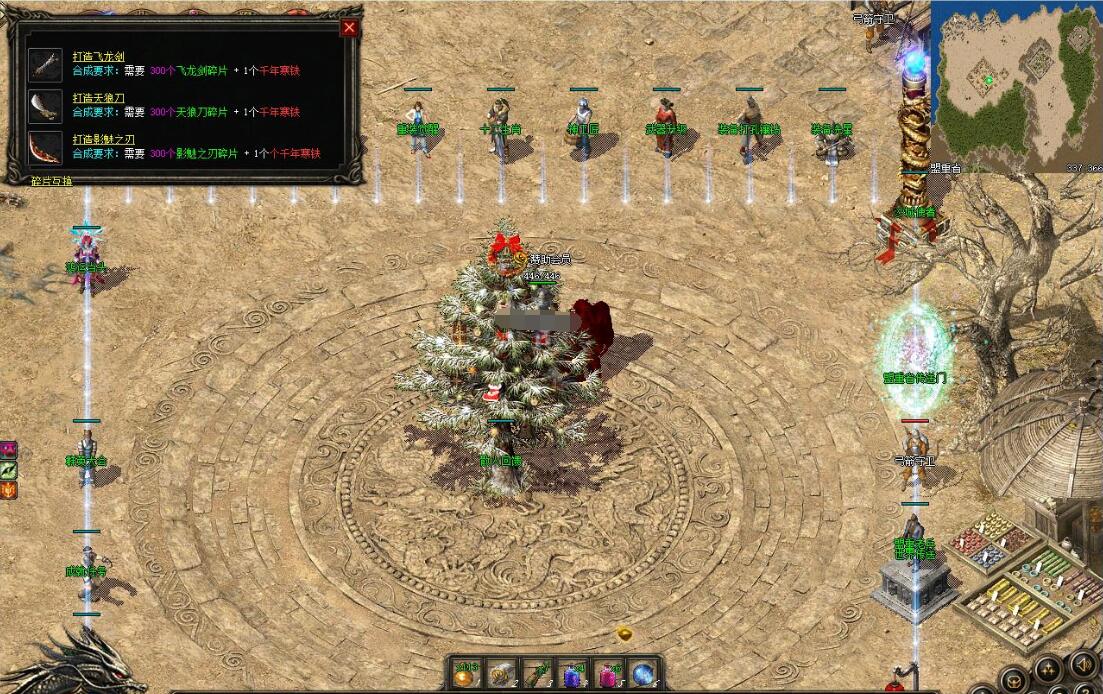Click the orange flame emblem buff icon
Image resolution: width=1103 pixels, height=694 pixels.
tap(8, 490)
